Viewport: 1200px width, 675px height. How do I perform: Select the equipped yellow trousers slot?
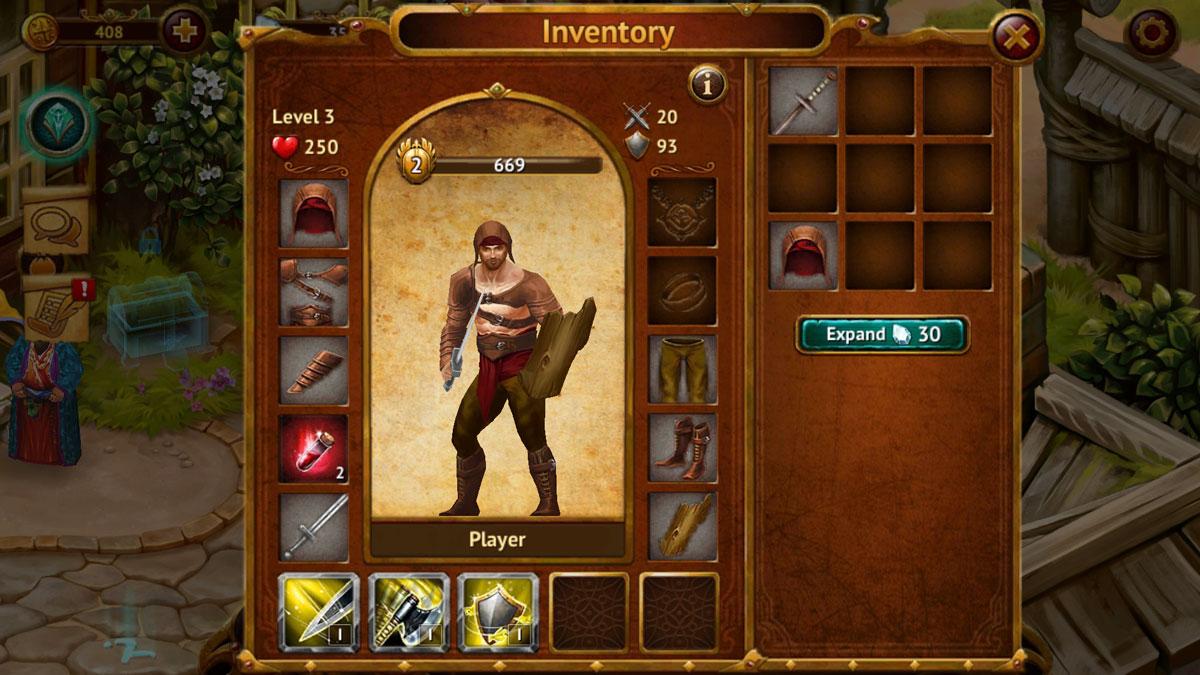point(682,369)
